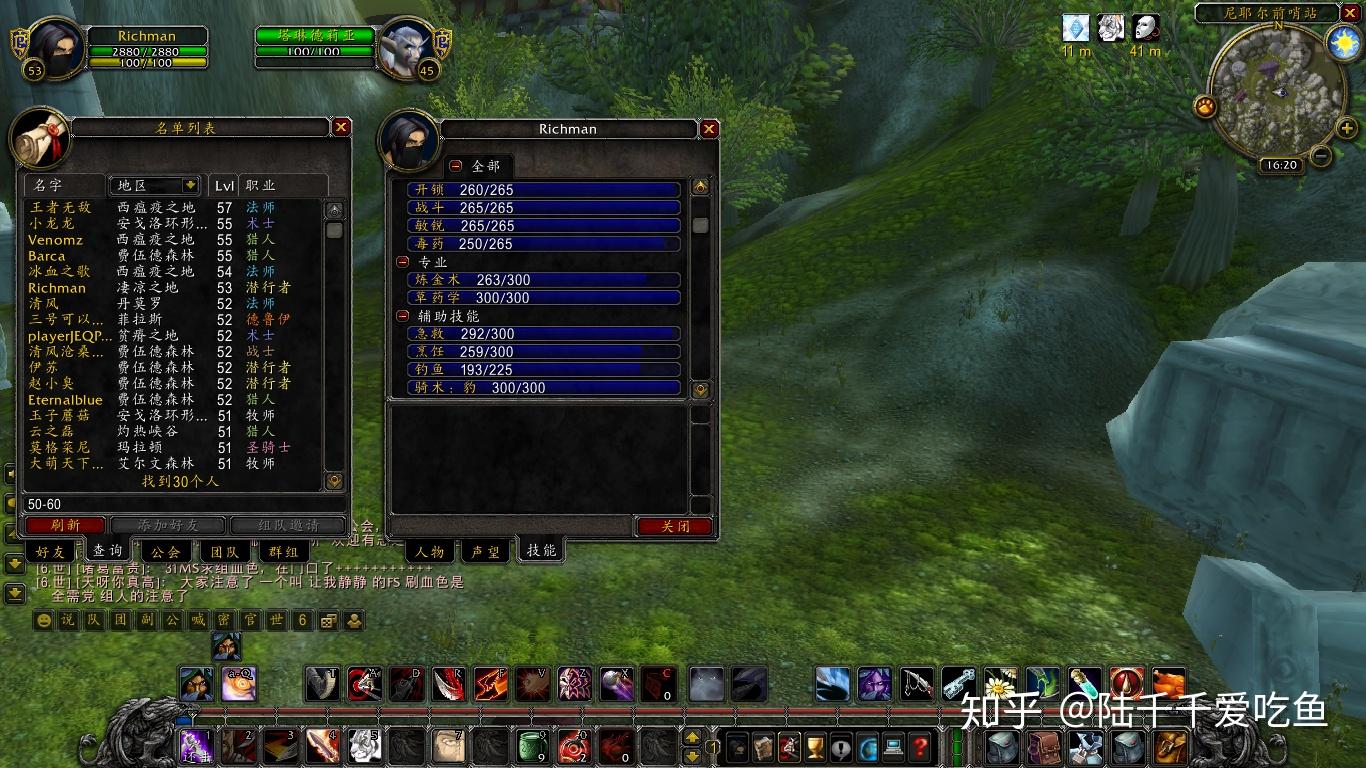Select the 钓鱼 fishing skill bar
The height and width of the screenshot is (768, 1366).
pyautogui.click(x=543, y=370)
